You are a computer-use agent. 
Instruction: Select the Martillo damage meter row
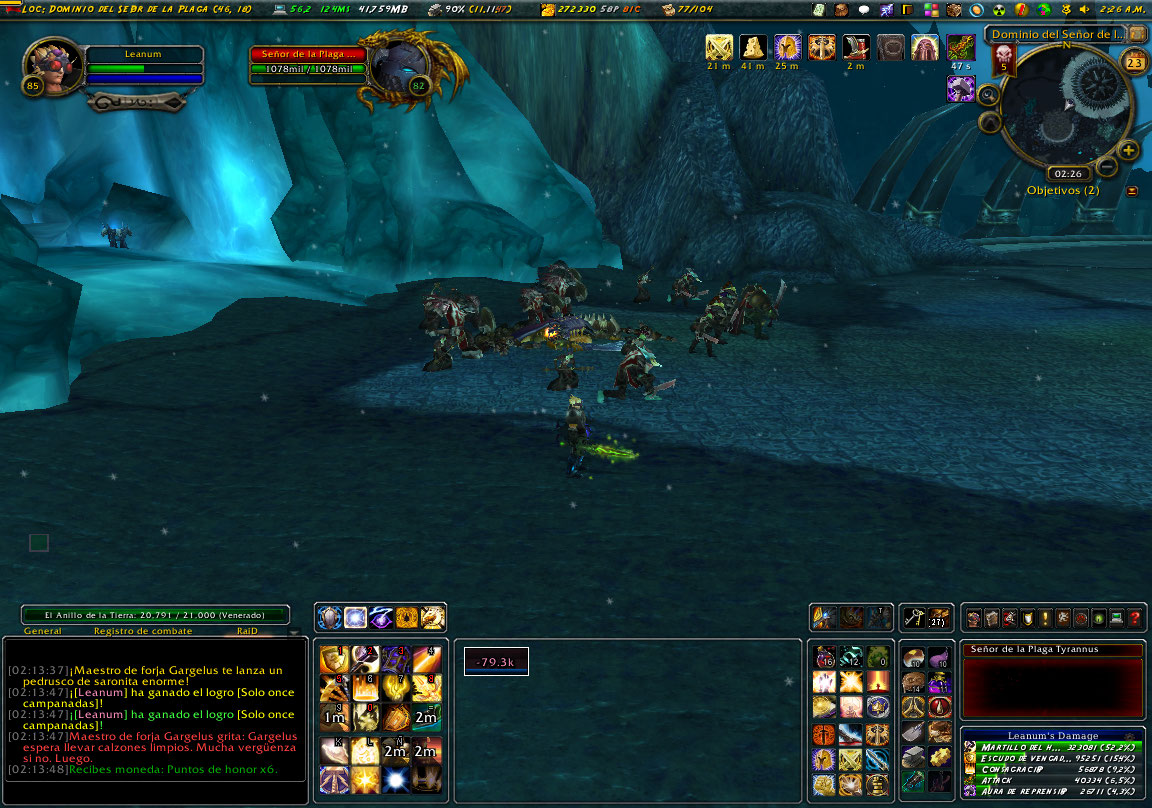(1051, 747)
